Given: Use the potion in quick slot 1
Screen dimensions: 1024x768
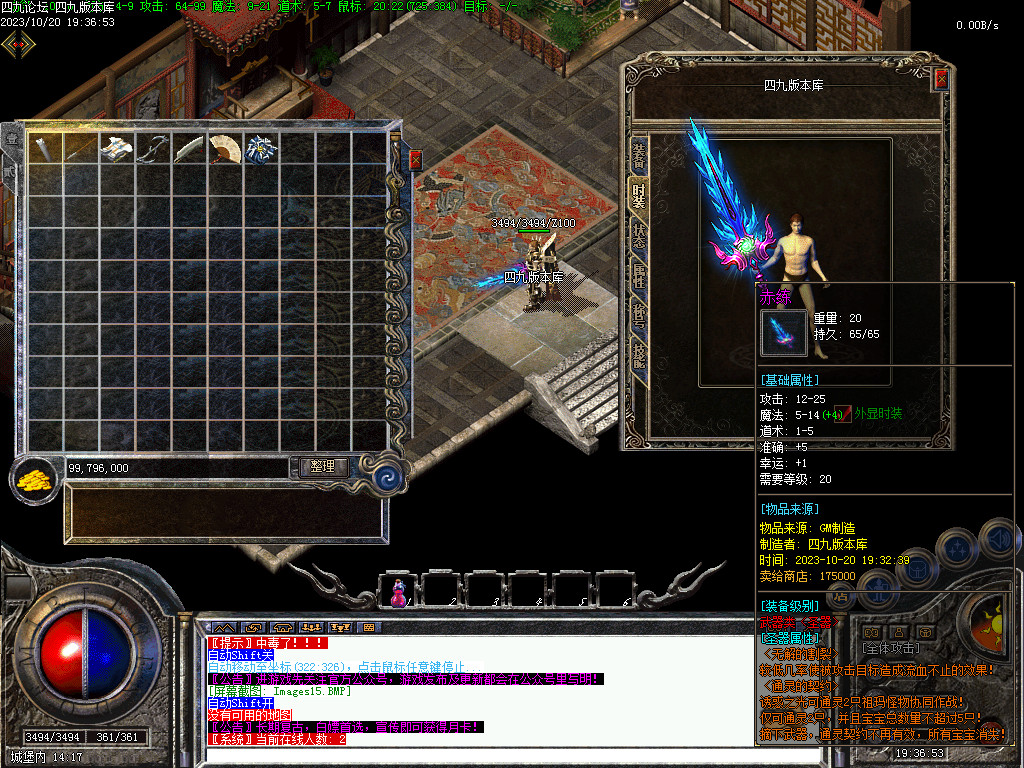Looking at the screenshot, I should click(399, 592).
